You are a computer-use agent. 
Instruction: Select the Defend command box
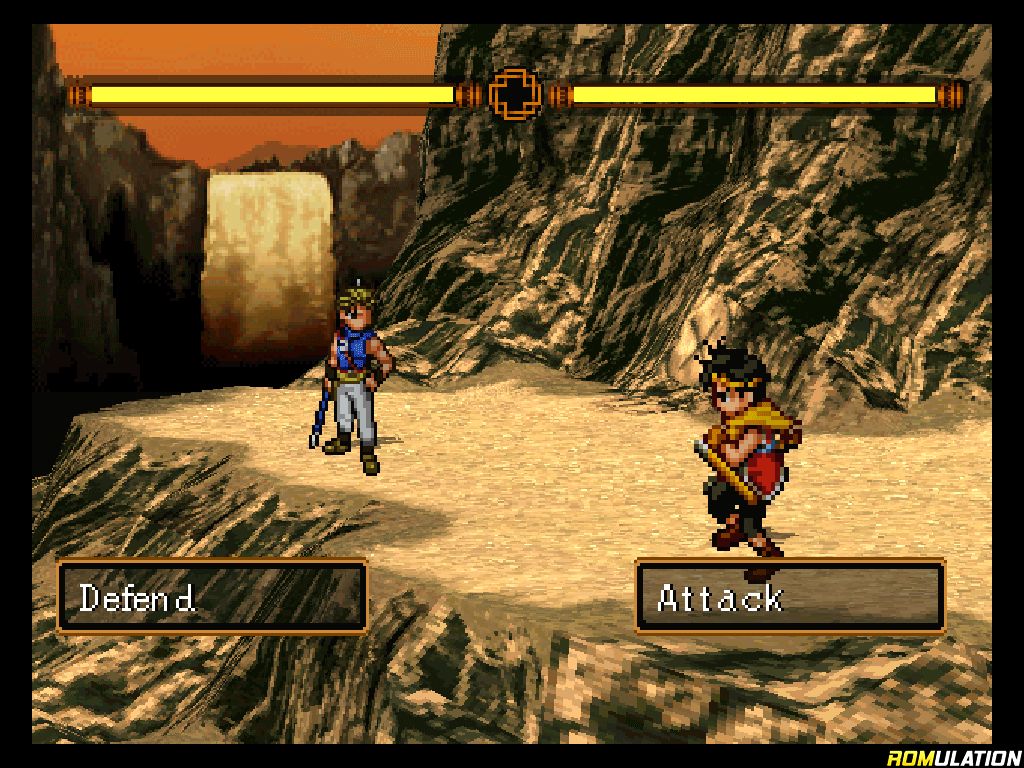click(x=212, y=597)
